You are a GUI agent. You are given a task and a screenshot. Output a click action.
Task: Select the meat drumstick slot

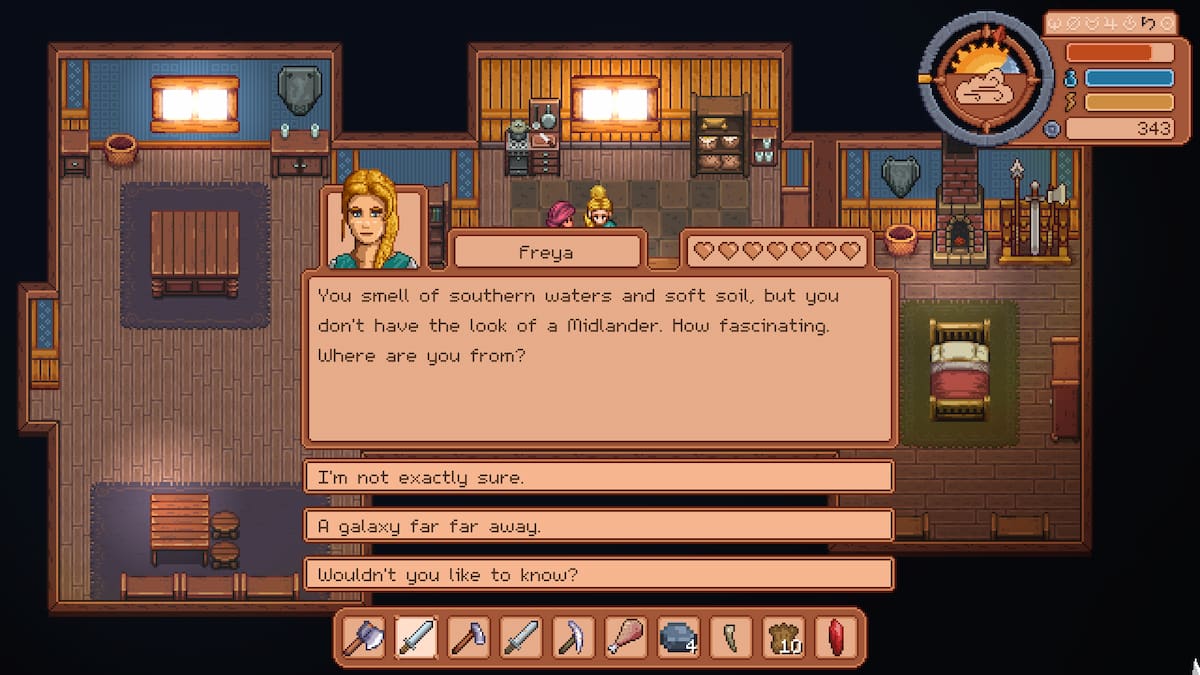[x=625, y=637]
